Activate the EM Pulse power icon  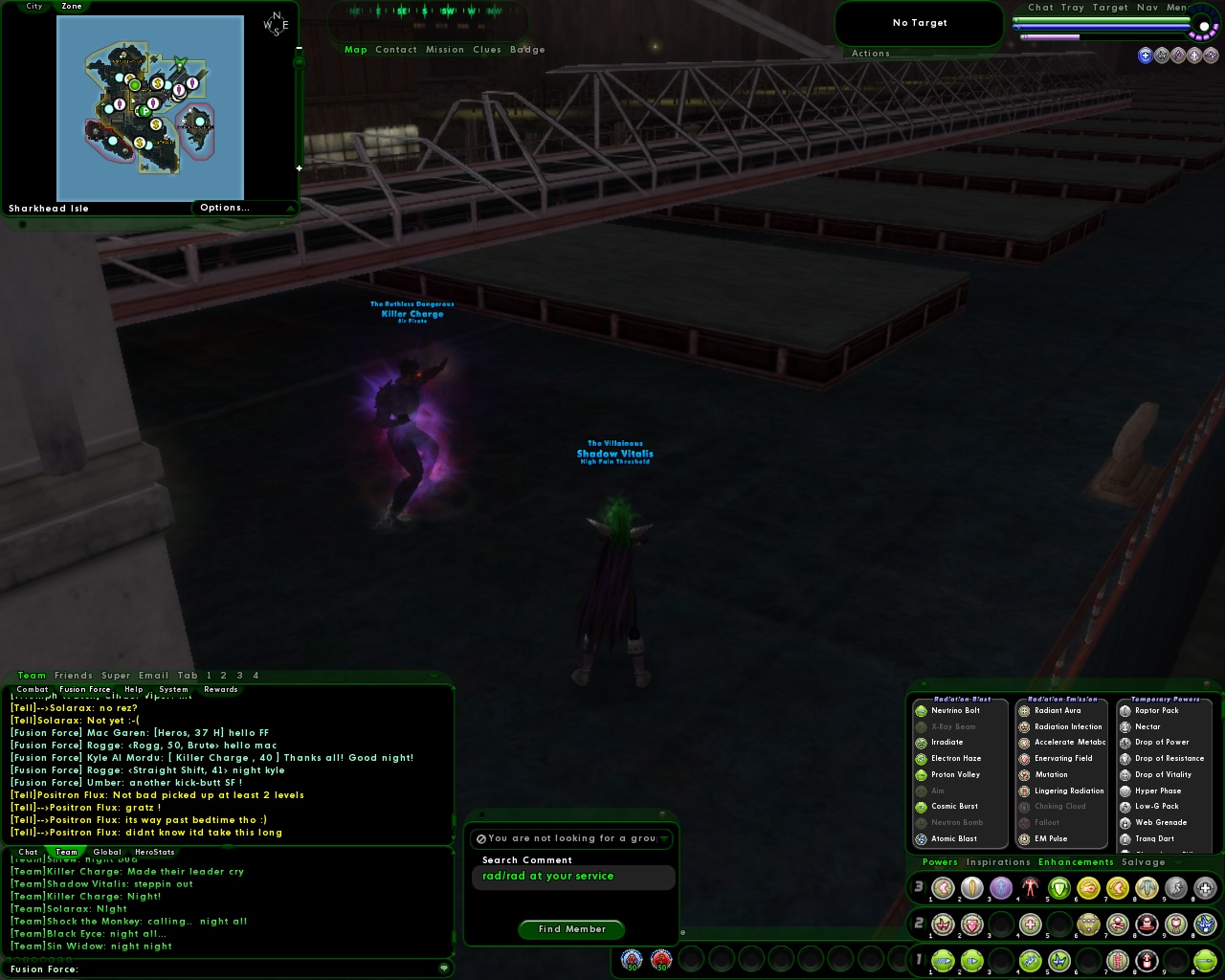[x=1024, y=838]
